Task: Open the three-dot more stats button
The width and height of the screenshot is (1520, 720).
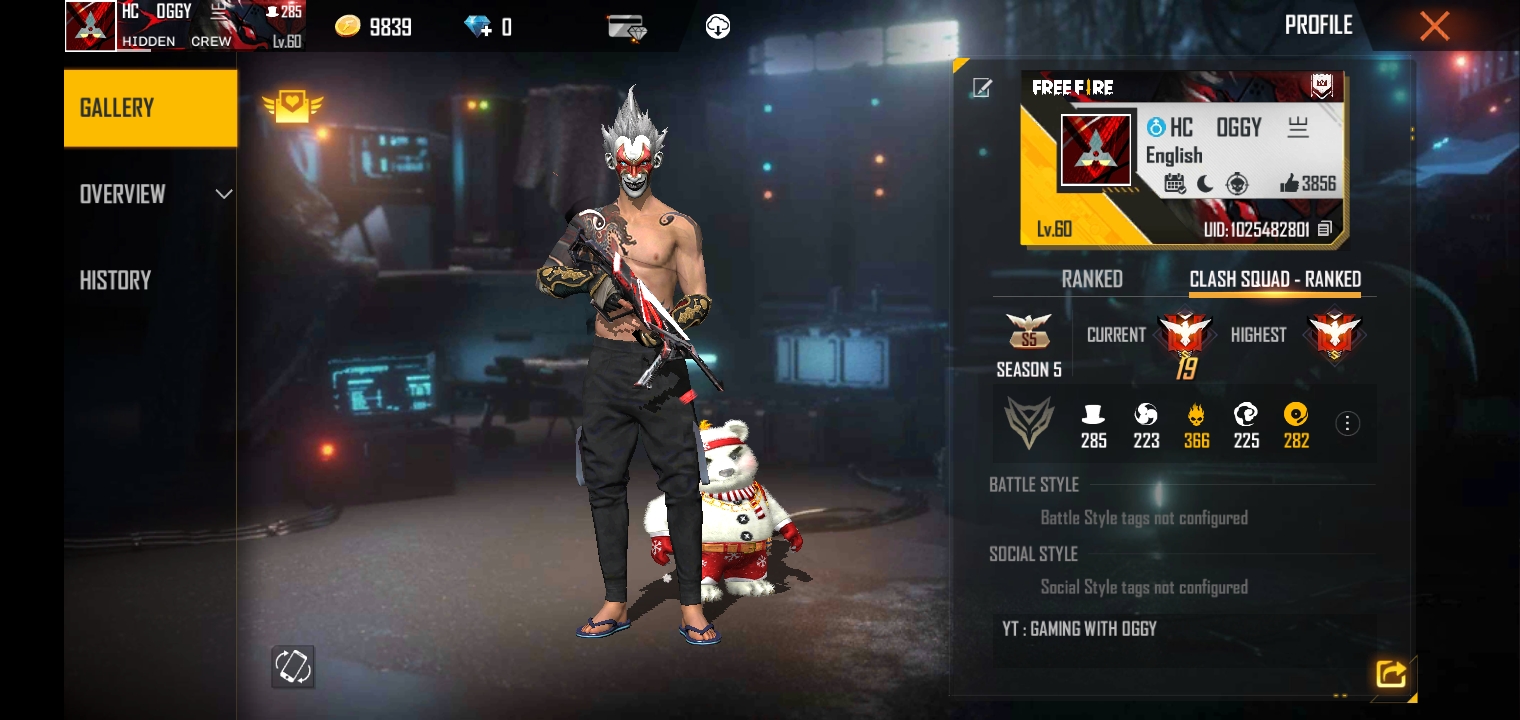Action: click(x=1347, y=424)
